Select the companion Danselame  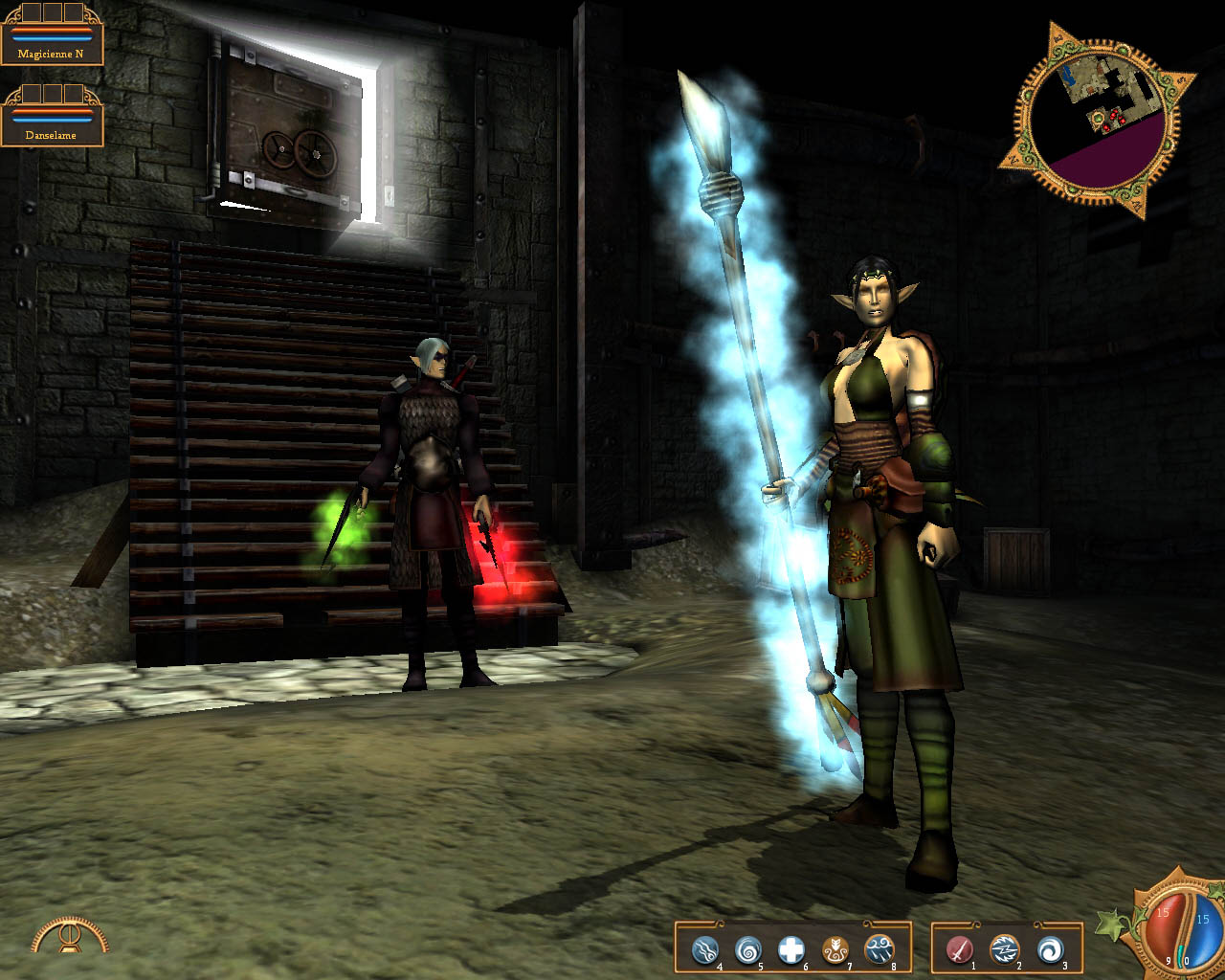click(x=52, y=135)
